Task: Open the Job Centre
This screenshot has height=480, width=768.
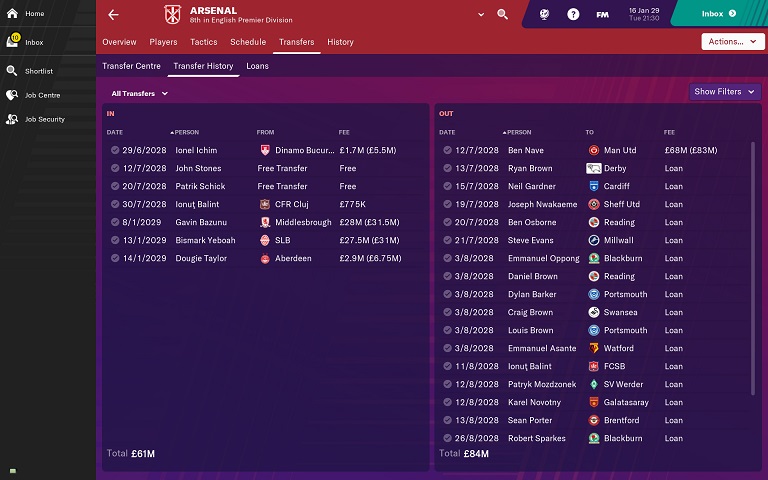Action: click(x=42, y=95)
